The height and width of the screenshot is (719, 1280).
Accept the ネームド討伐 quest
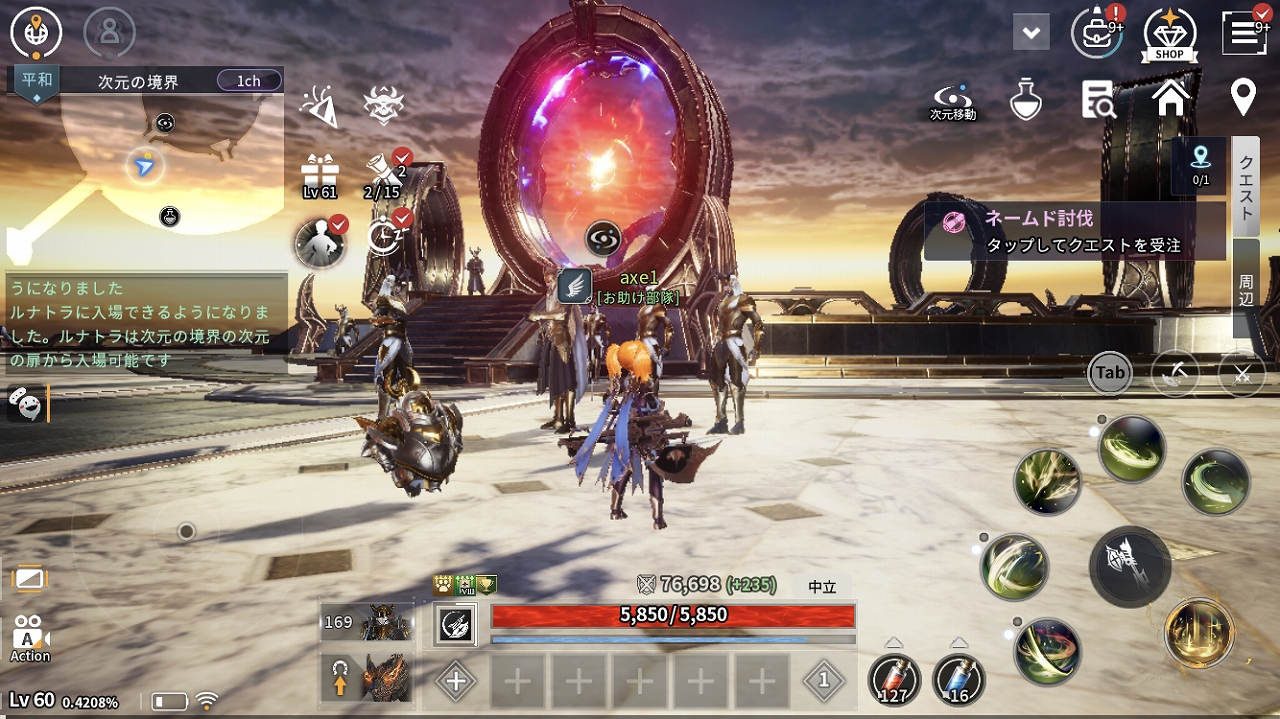tap(1074, 231)
